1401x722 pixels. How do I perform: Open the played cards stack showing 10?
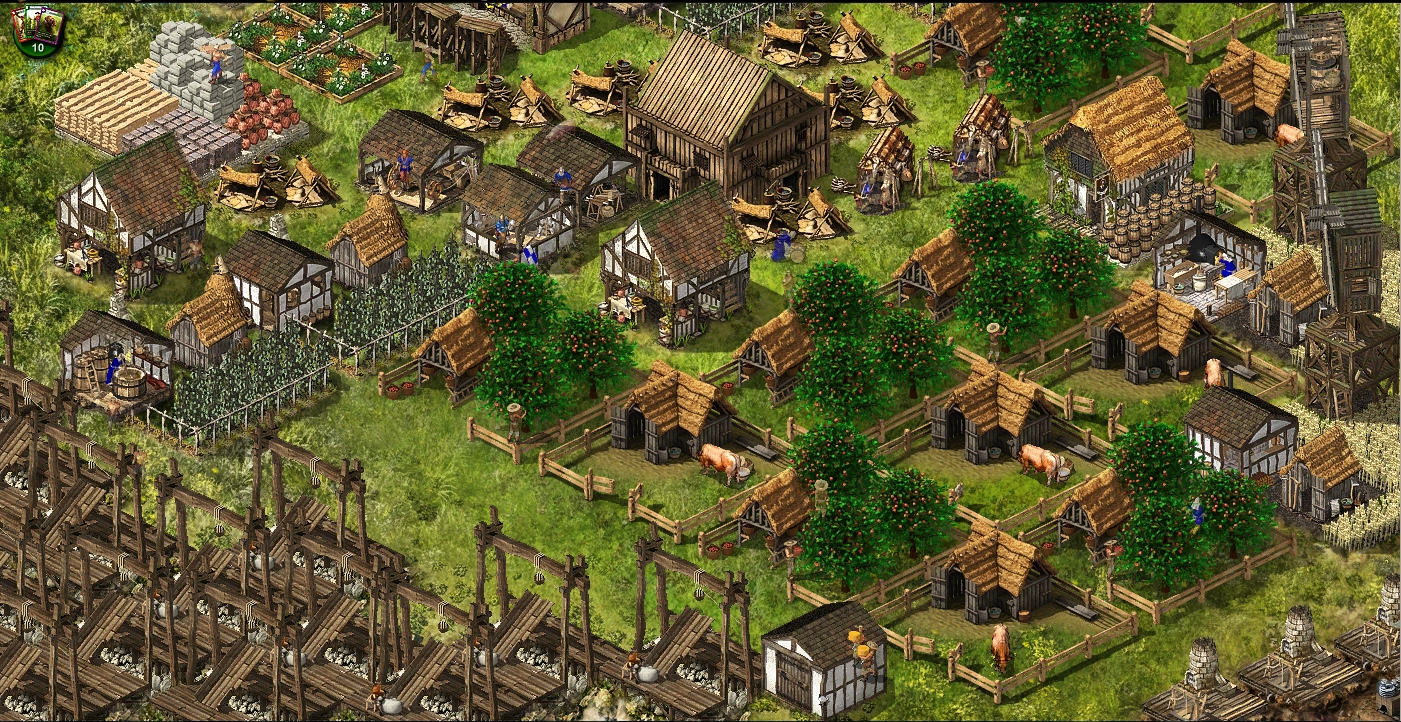pos(38,48)
